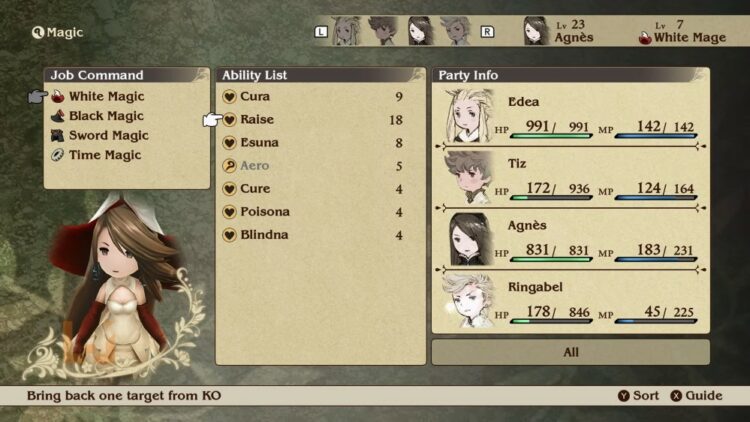Choose the Blindna spell

tap(264, 235)
